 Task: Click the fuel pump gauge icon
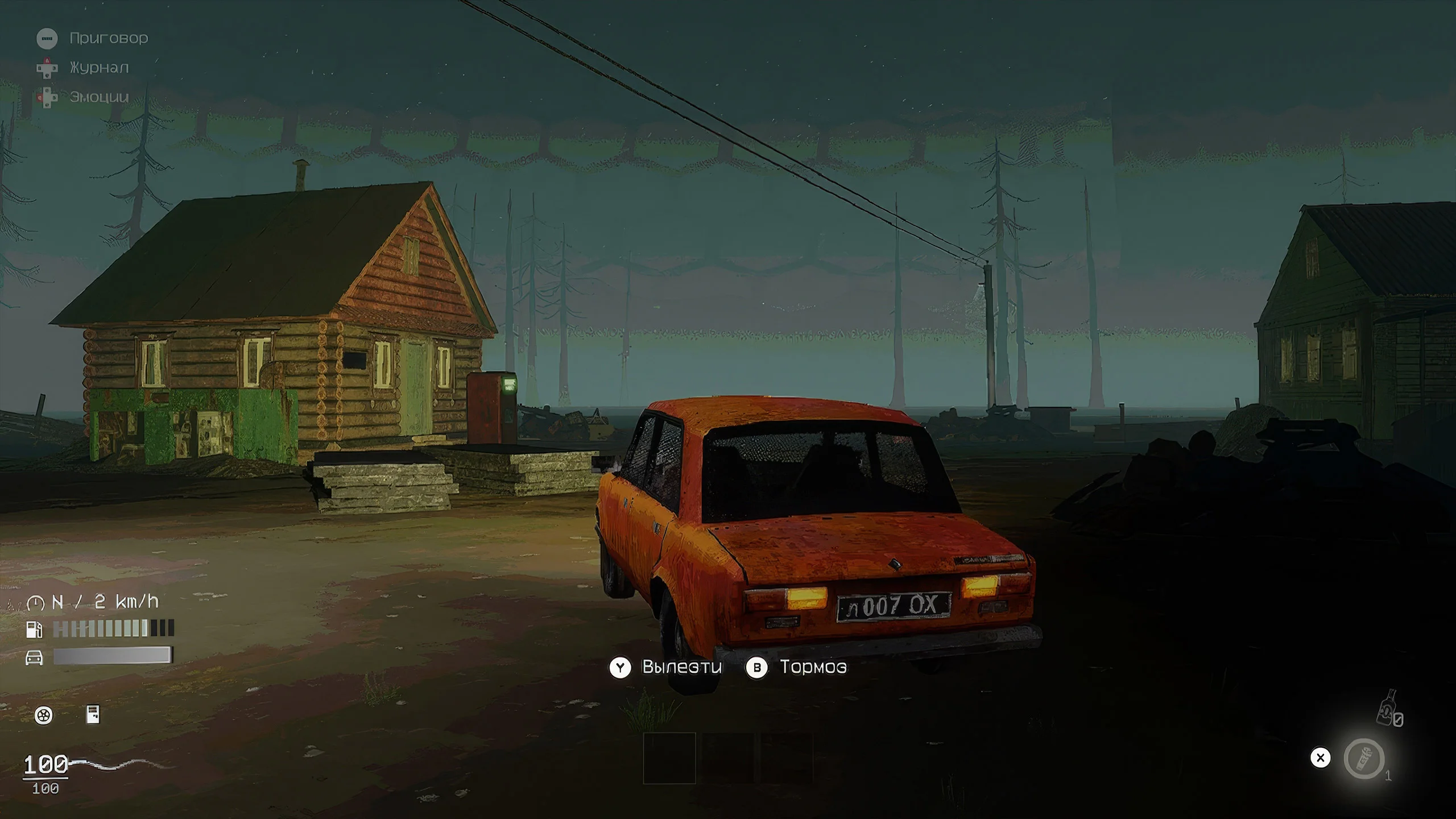35,629
